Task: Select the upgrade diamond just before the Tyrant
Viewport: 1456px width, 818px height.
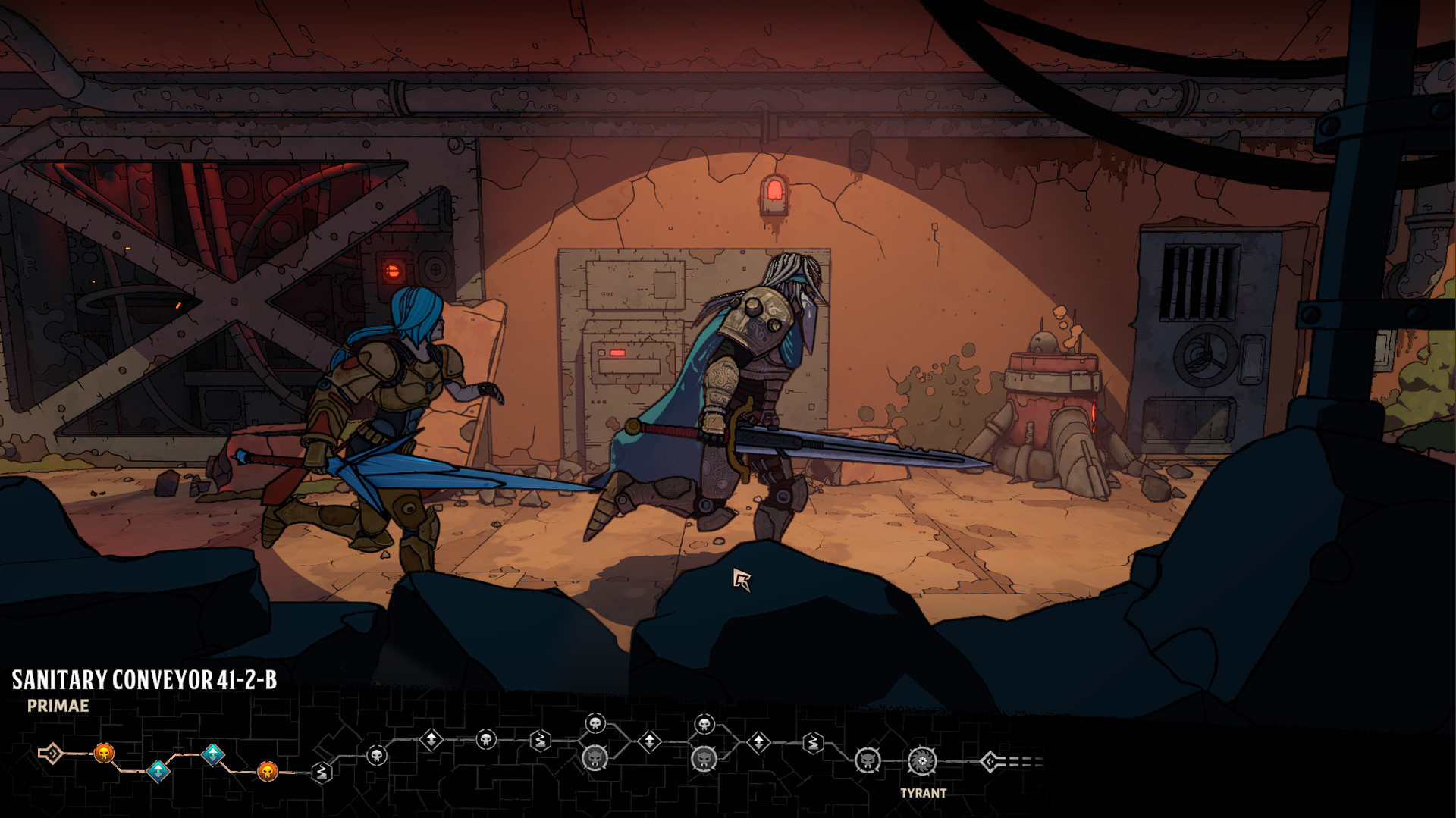Action: [759, 741]
